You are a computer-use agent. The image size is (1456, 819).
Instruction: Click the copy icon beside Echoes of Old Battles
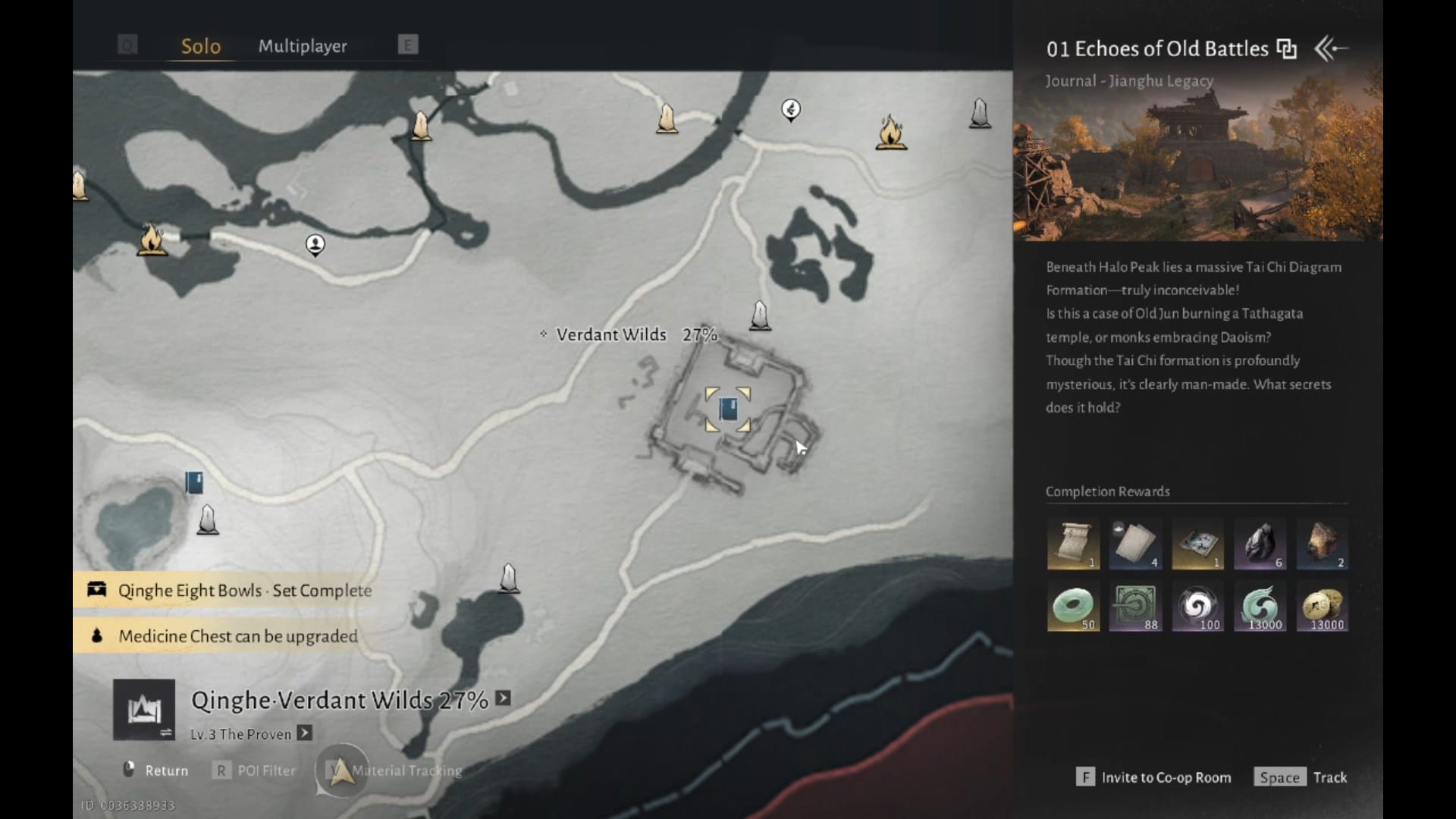click(1286, 49)
